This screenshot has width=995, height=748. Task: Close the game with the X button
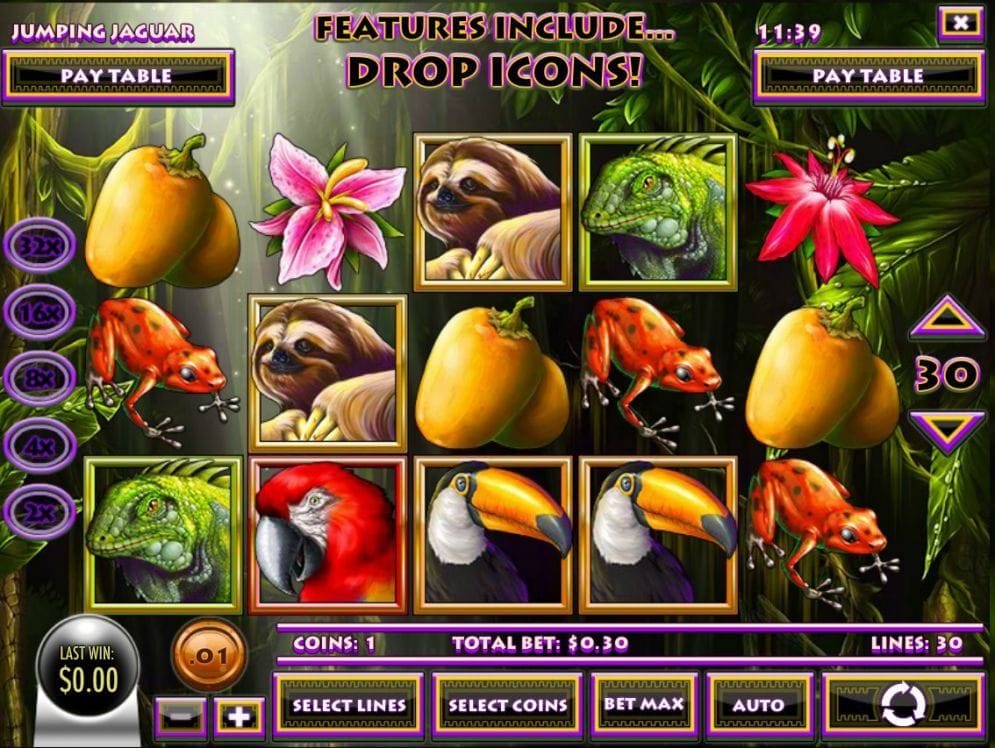tap(961, 22)
